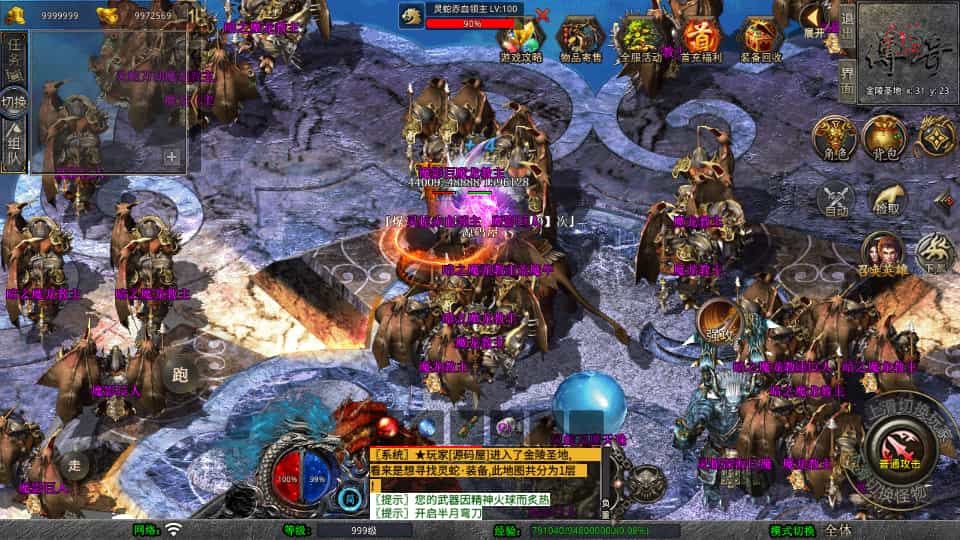
Task: Open the 背包 backpack
Action: pos(883,137)
